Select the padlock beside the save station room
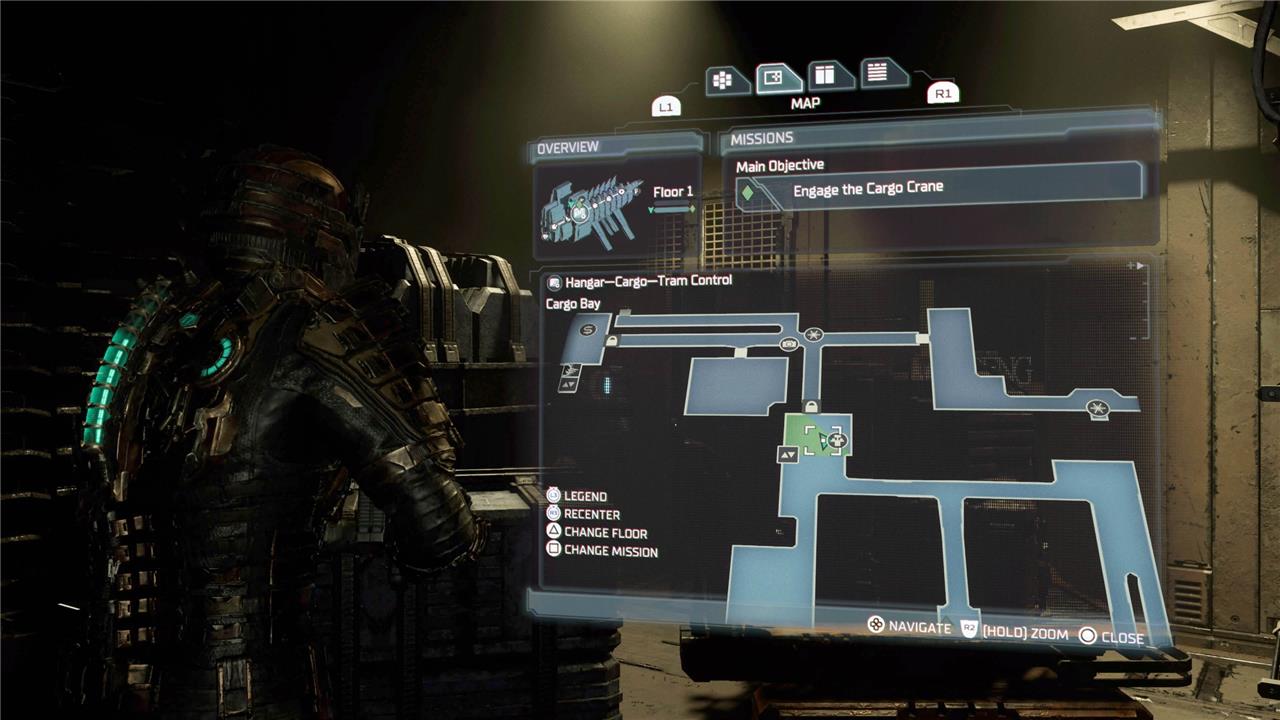Viewport: 1280px width, 720px height. pos(612,341)
